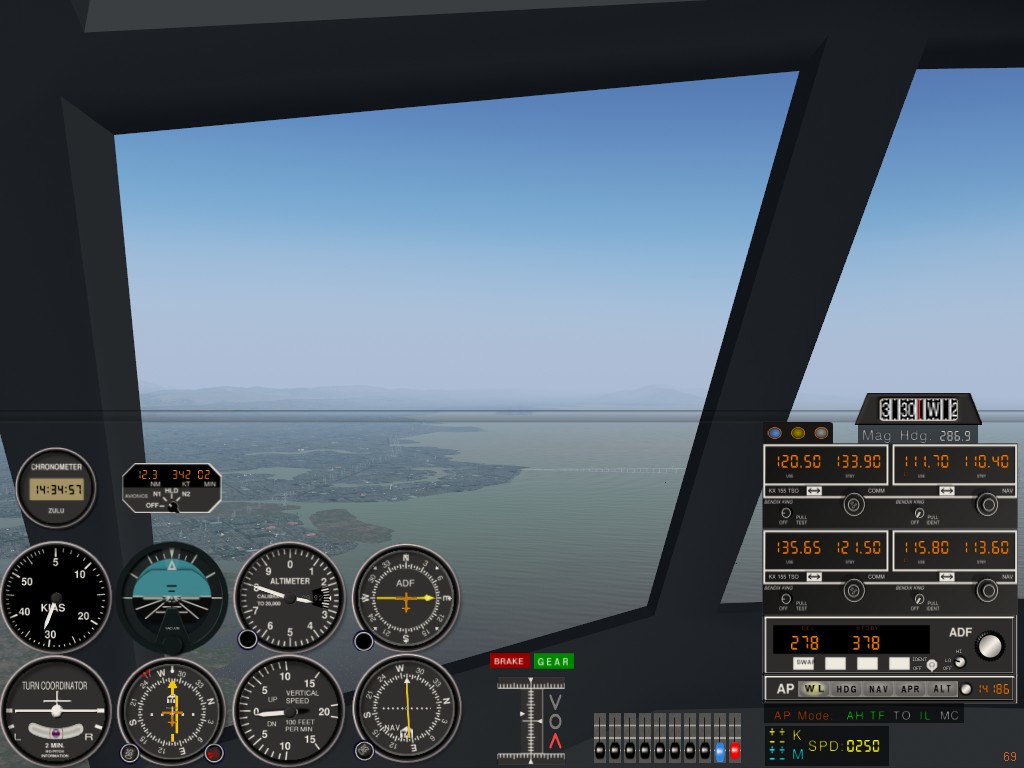Engage the autopilot NAV mode button

(x=878, y=689)
